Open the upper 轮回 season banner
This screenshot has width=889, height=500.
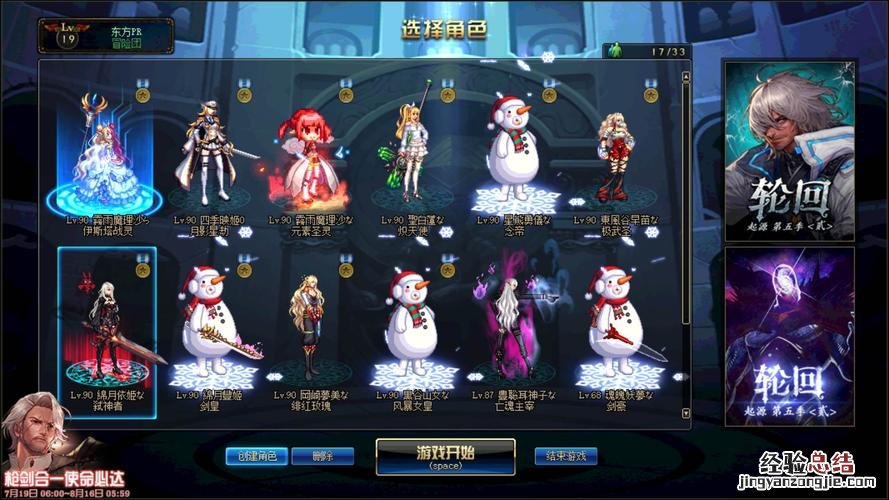(x=775, y=150)
